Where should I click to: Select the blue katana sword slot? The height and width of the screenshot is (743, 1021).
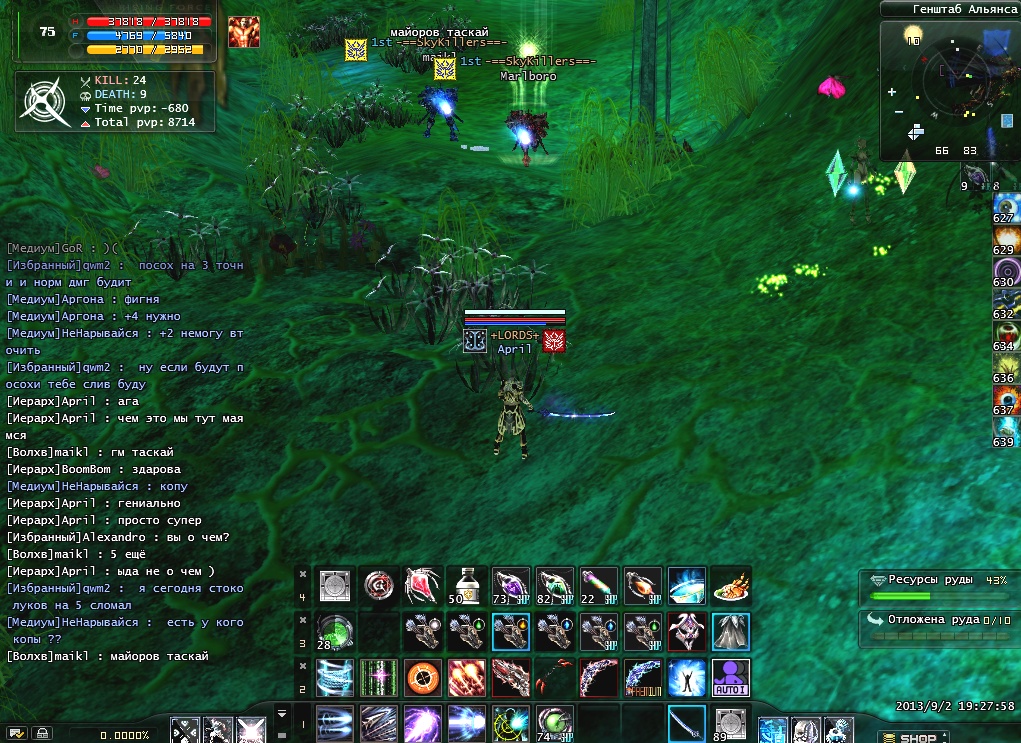point(686,723)
